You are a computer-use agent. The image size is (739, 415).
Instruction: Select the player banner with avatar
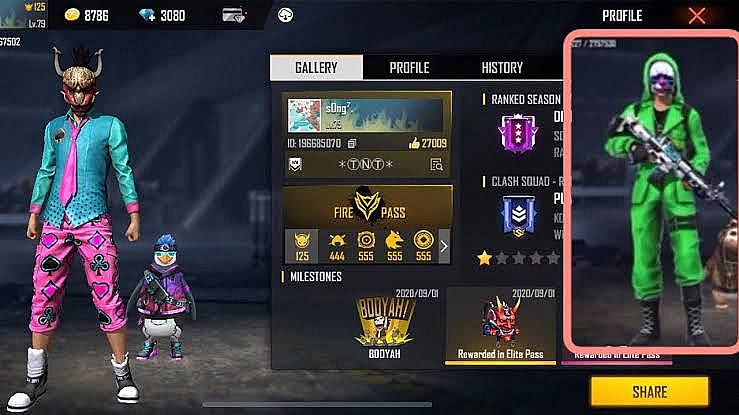click(366, 114)
